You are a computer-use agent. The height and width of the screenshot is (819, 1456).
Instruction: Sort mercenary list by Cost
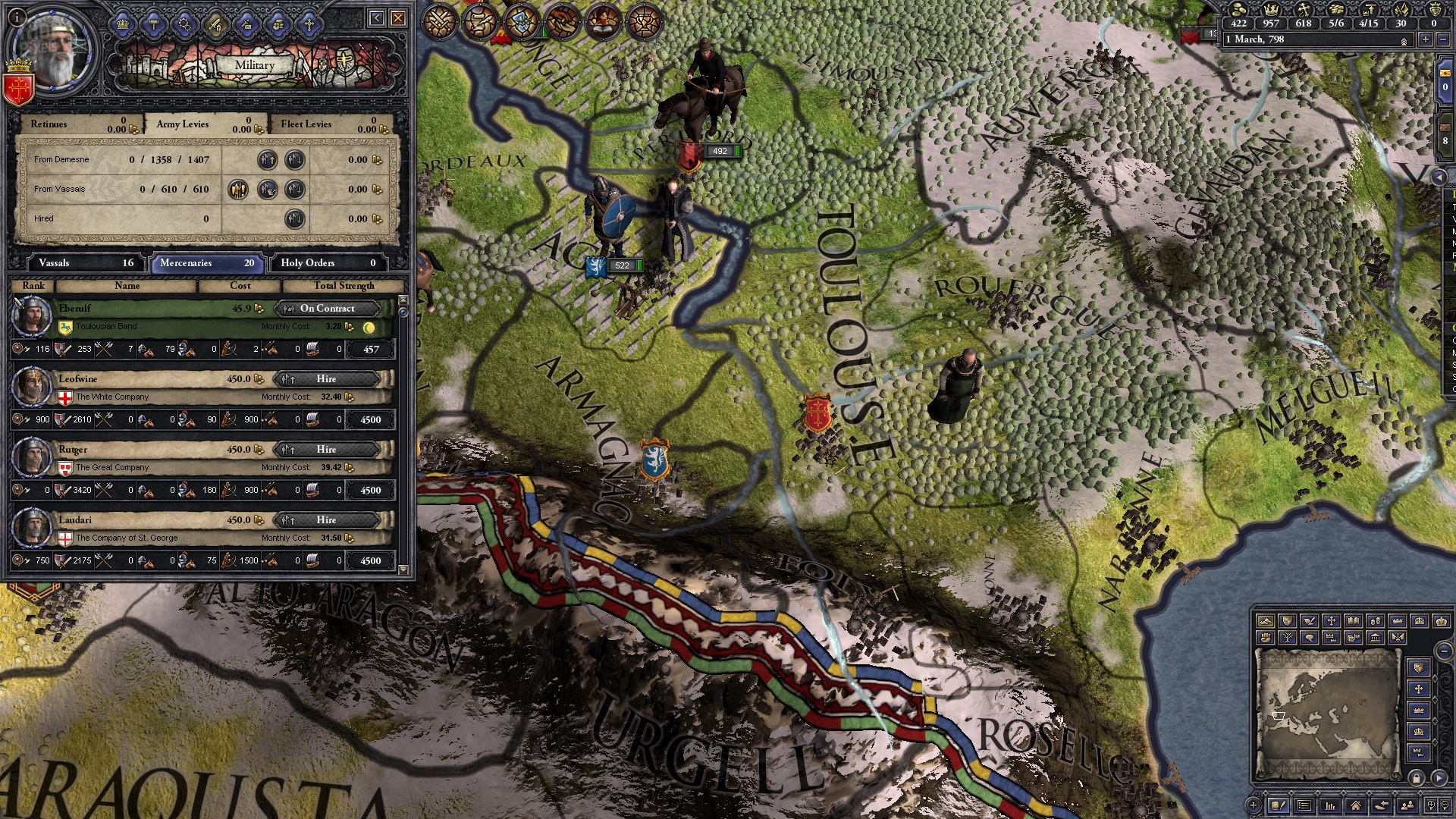[240, 285]
